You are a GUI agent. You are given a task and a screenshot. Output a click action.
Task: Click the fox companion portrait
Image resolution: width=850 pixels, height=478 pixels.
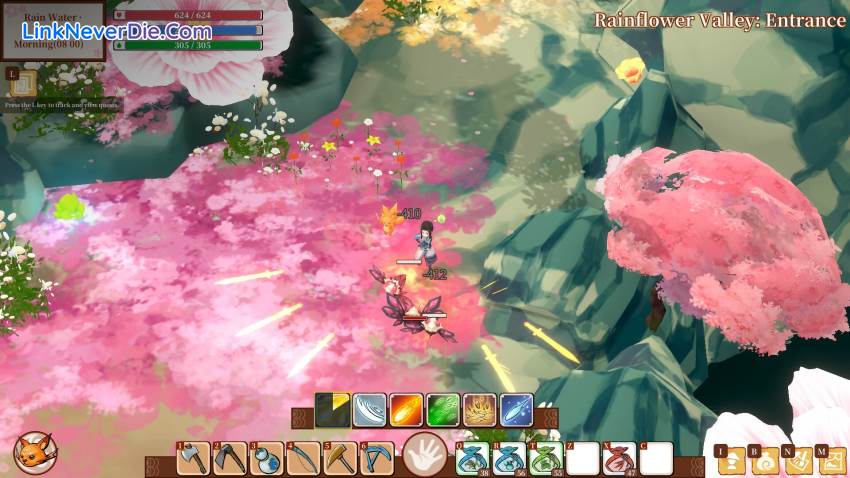coord(33,453)
